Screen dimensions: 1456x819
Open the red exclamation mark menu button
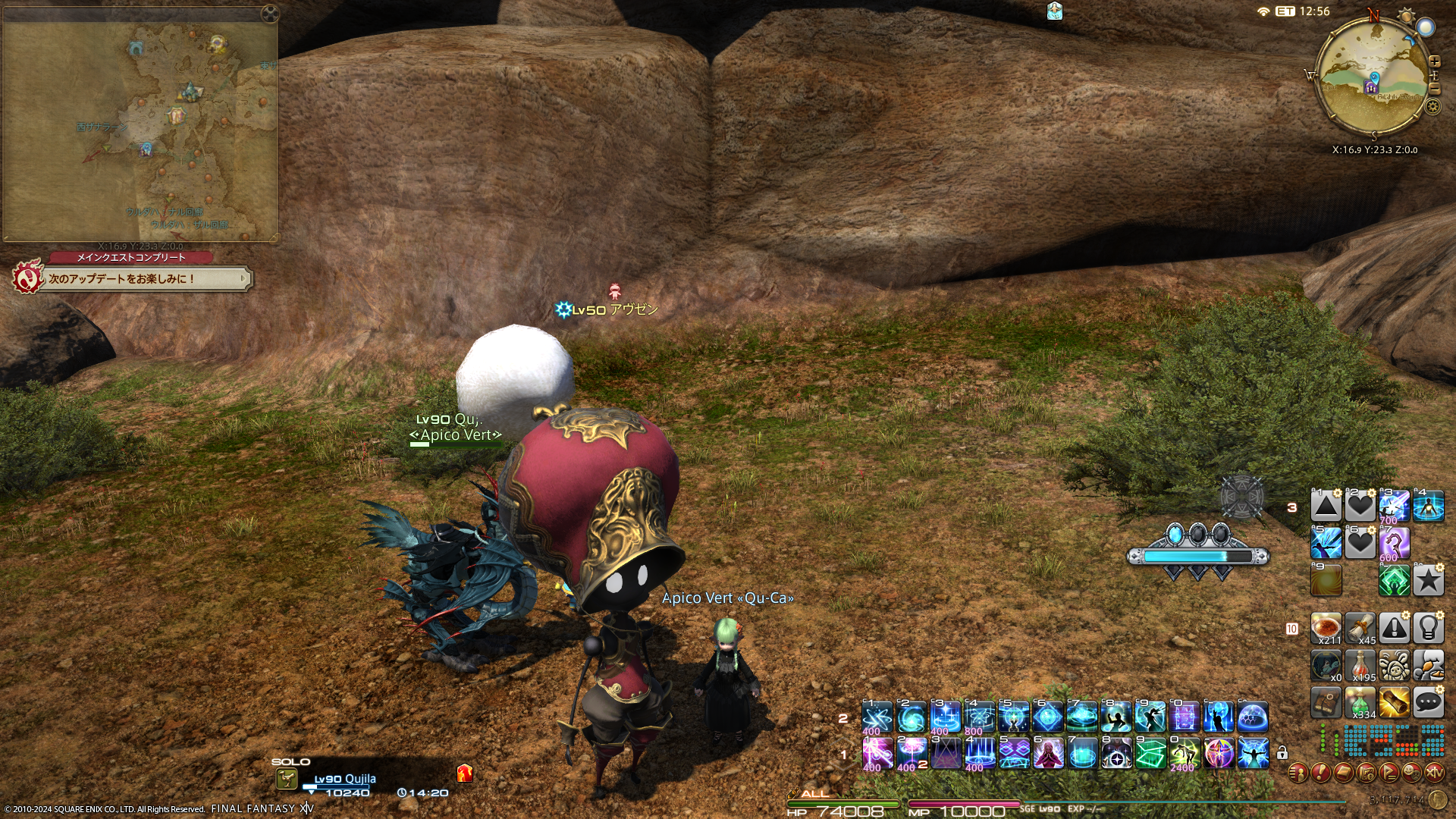pos(1320,773)
